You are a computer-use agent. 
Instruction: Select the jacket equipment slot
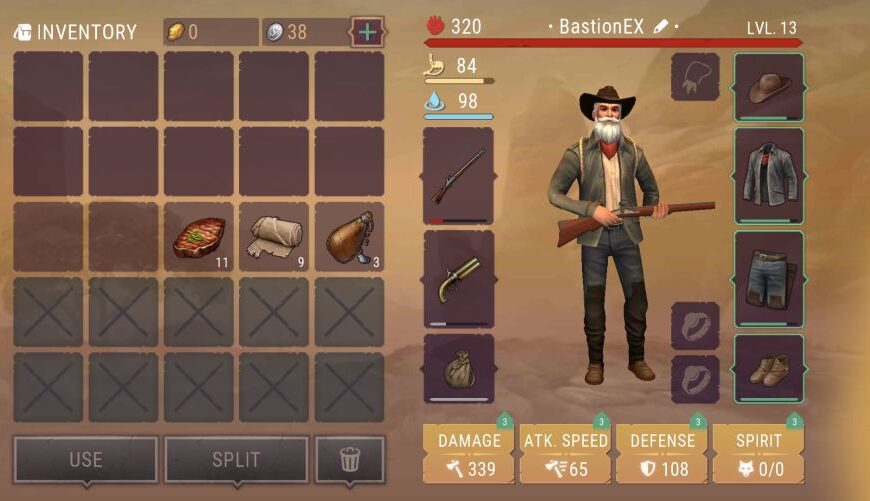pos(769,175)
